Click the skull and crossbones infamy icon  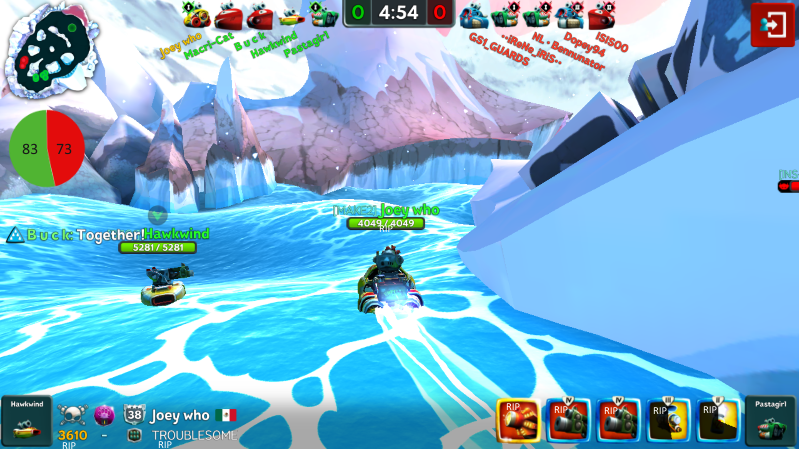[x=72, y=414]
